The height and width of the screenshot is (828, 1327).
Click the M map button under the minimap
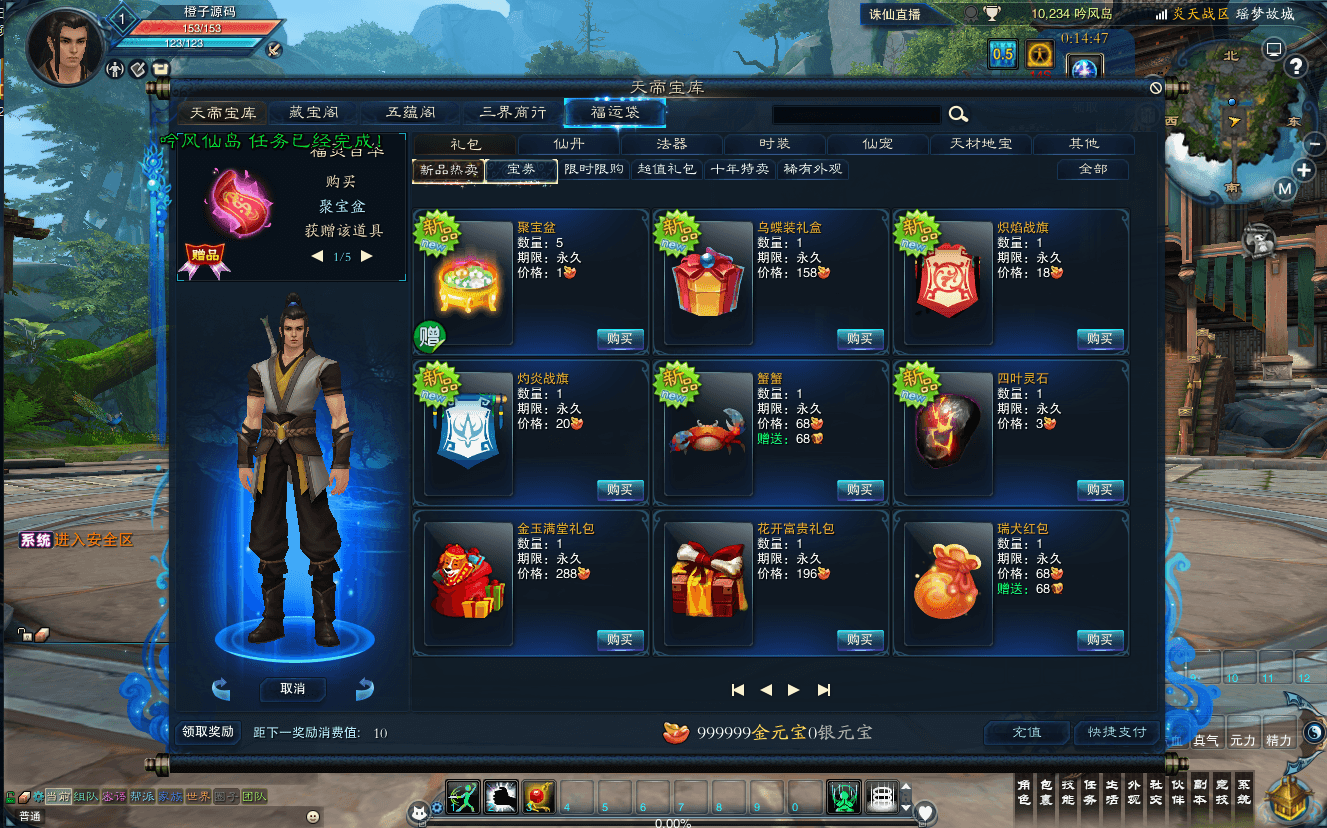coord(1285,187)
